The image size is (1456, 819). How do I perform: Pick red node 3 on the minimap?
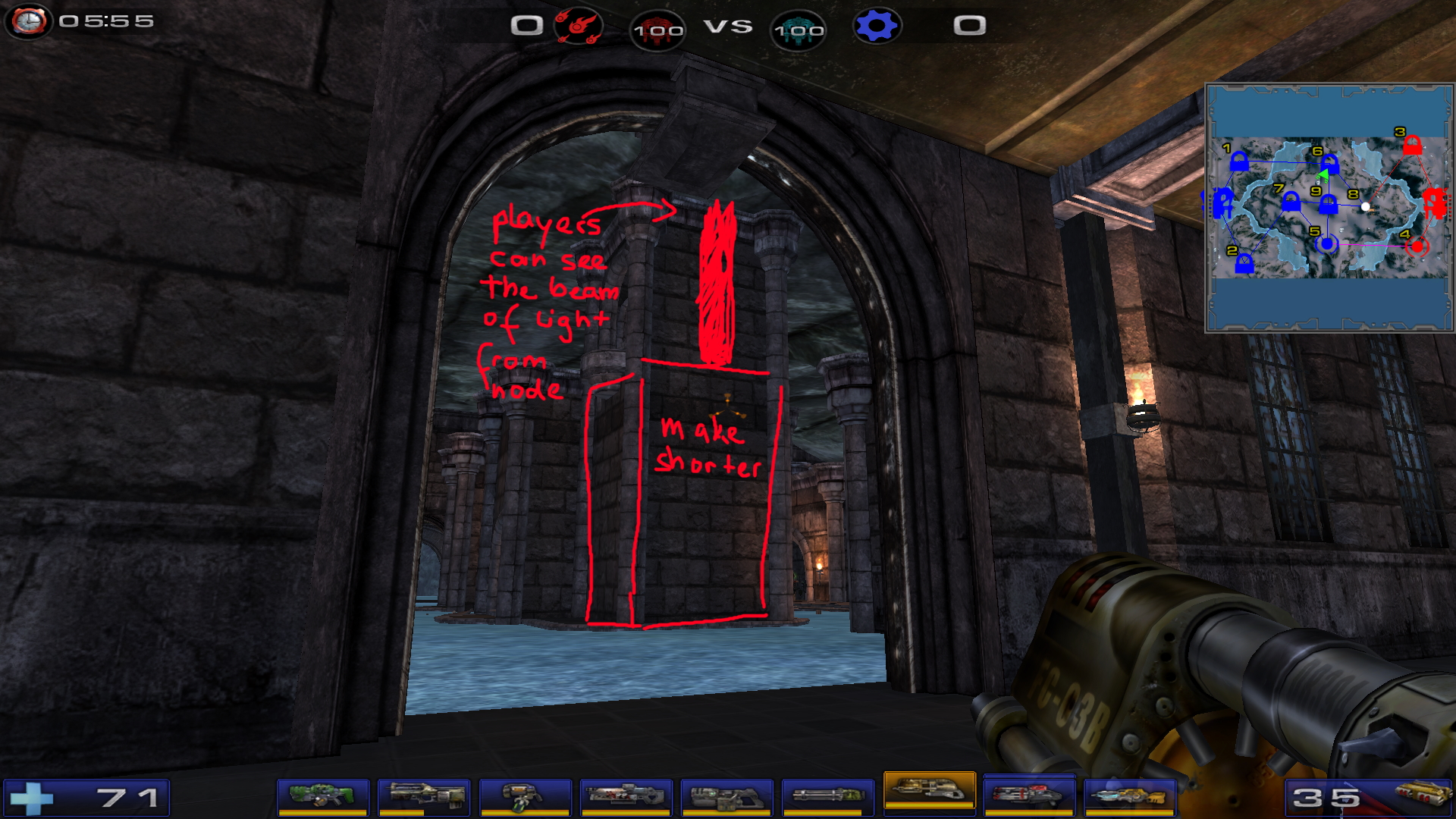(1411, 145)
